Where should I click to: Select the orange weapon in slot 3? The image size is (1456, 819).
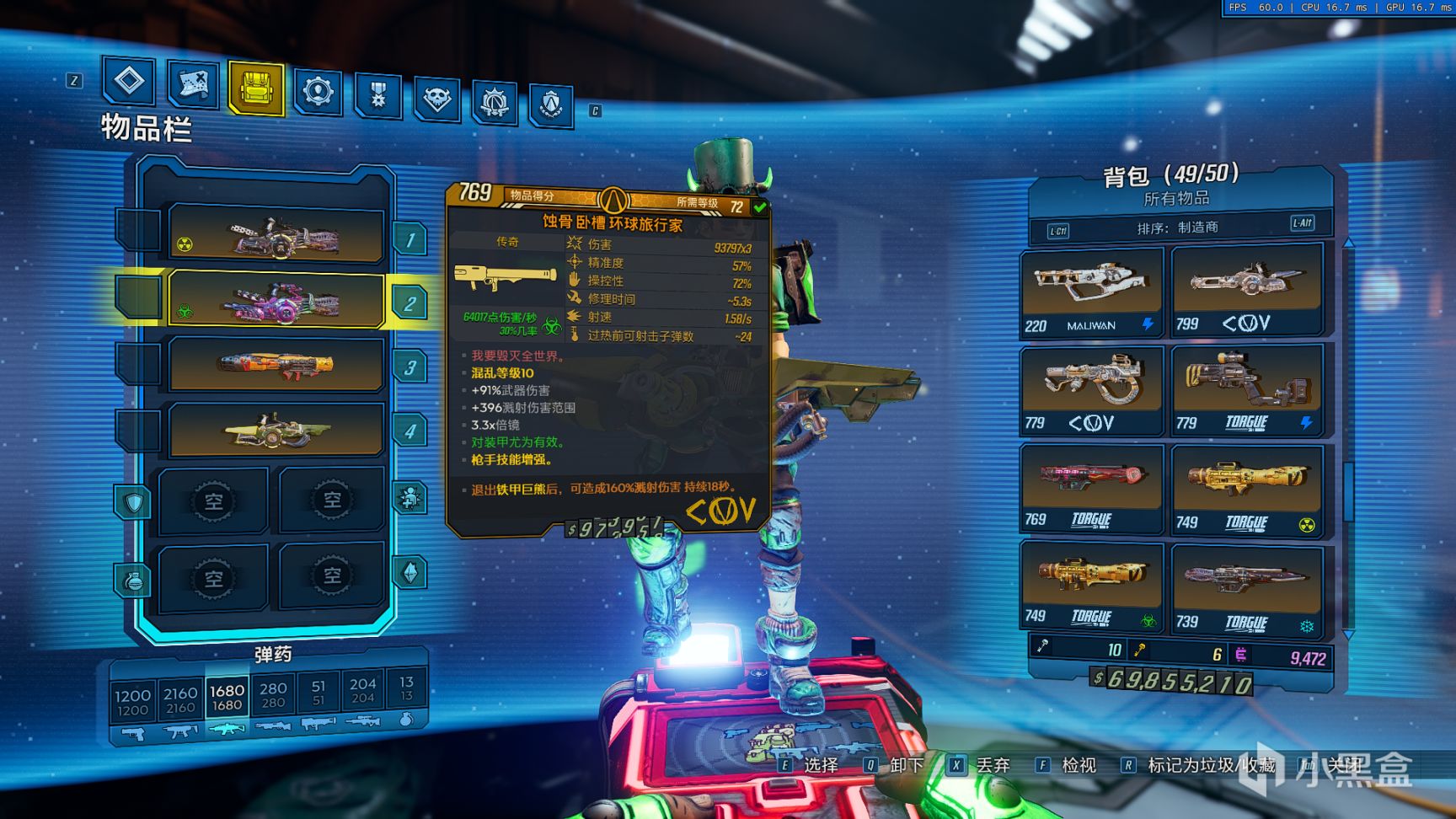(276, 364)
